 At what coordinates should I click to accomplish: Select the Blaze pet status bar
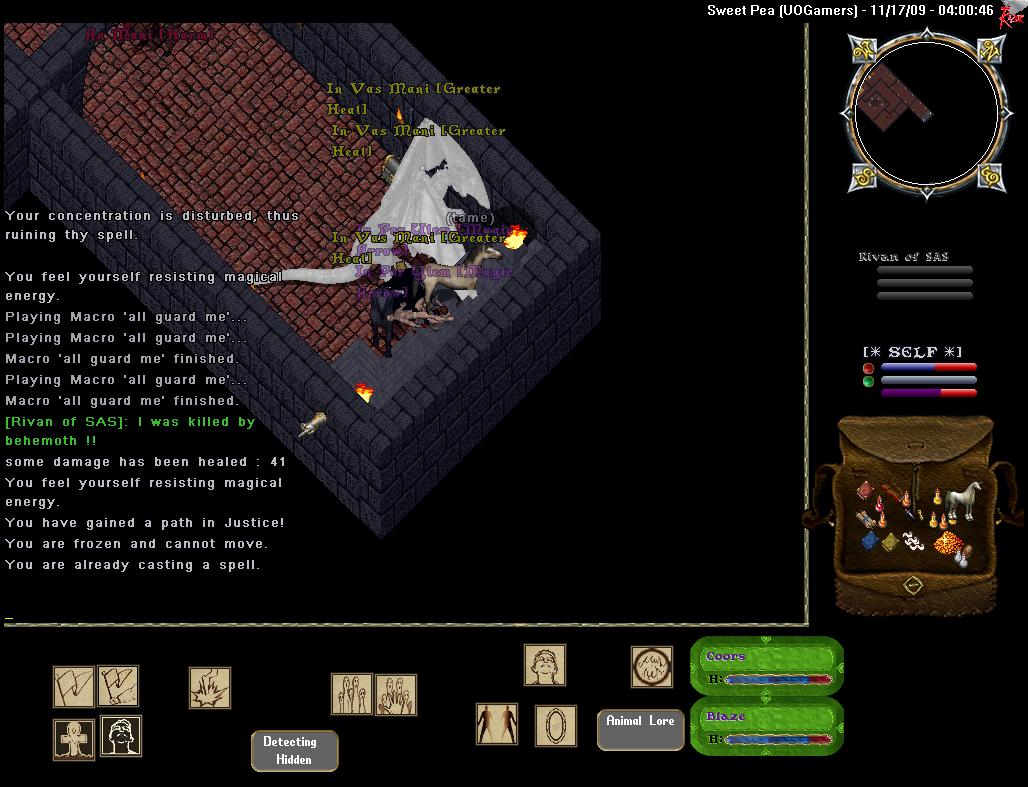(x=766, y=726)
